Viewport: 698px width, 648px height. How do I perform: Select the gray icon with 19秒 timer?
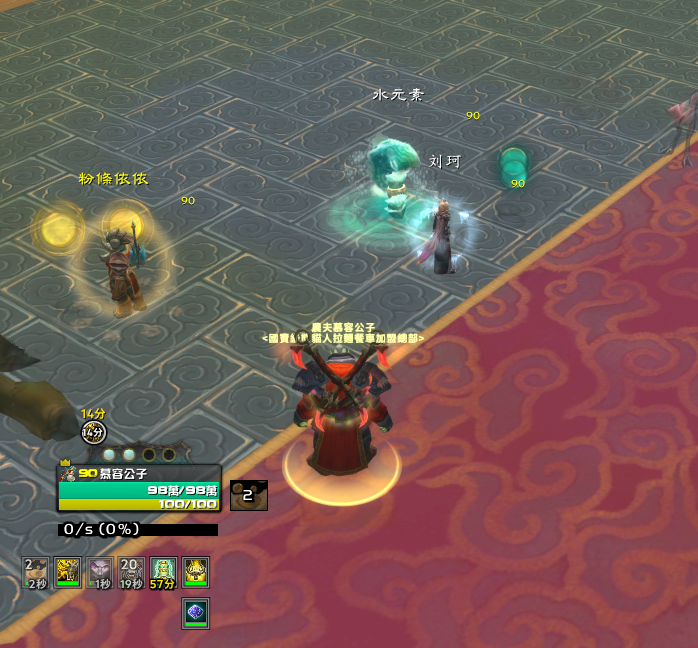131,571
